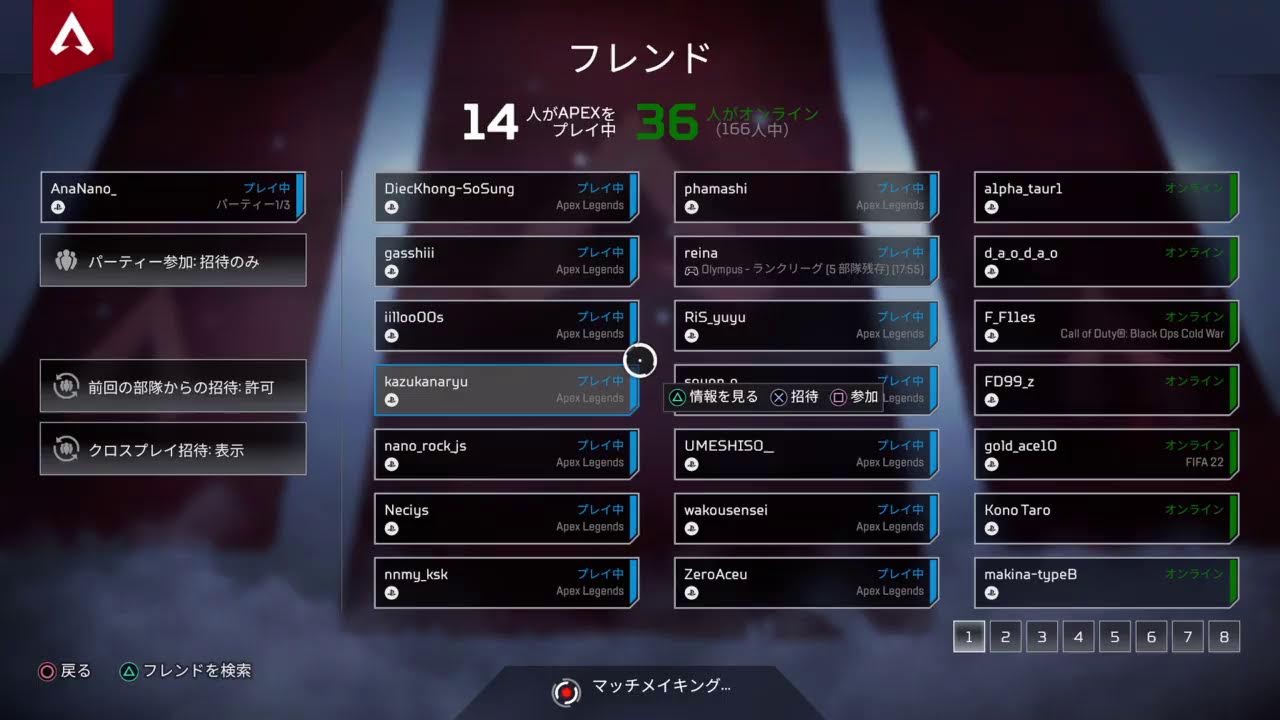Select friend gasshiii in the list

tap(506, 261)
